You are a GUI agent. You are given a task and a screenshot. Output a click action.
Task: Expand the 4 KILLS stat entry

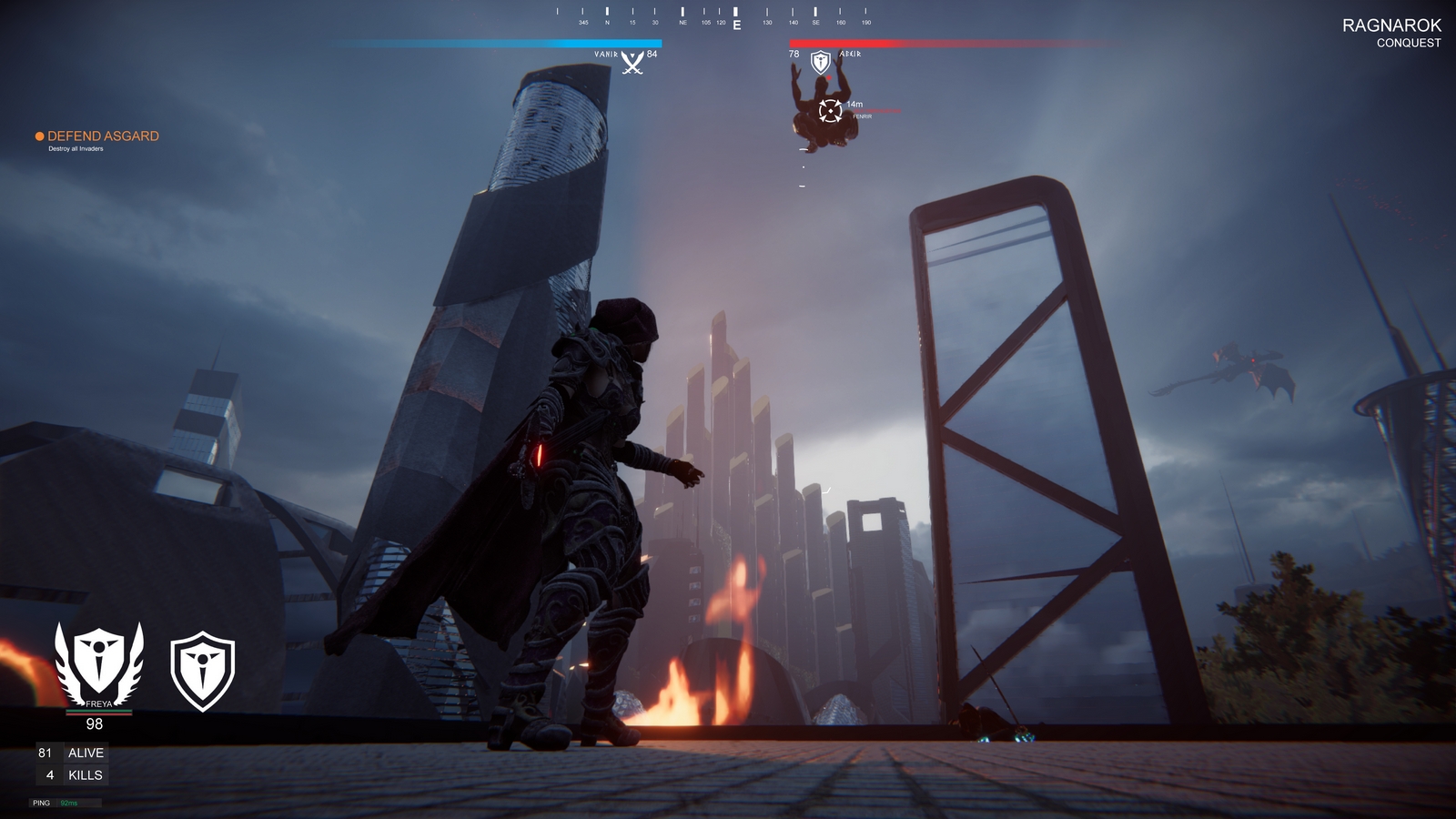point(71,774)
